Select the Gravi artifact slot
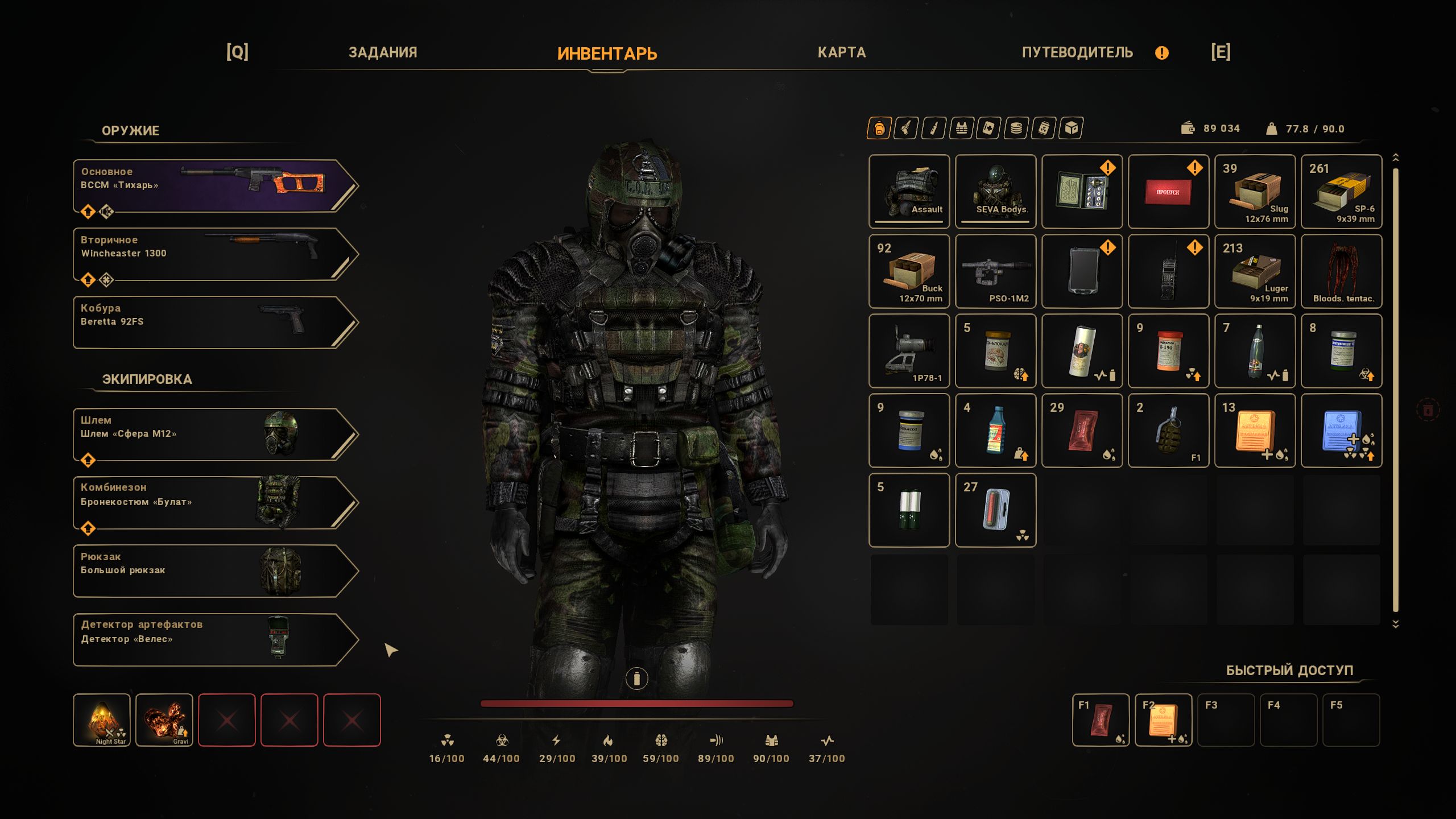 (164, 719)
